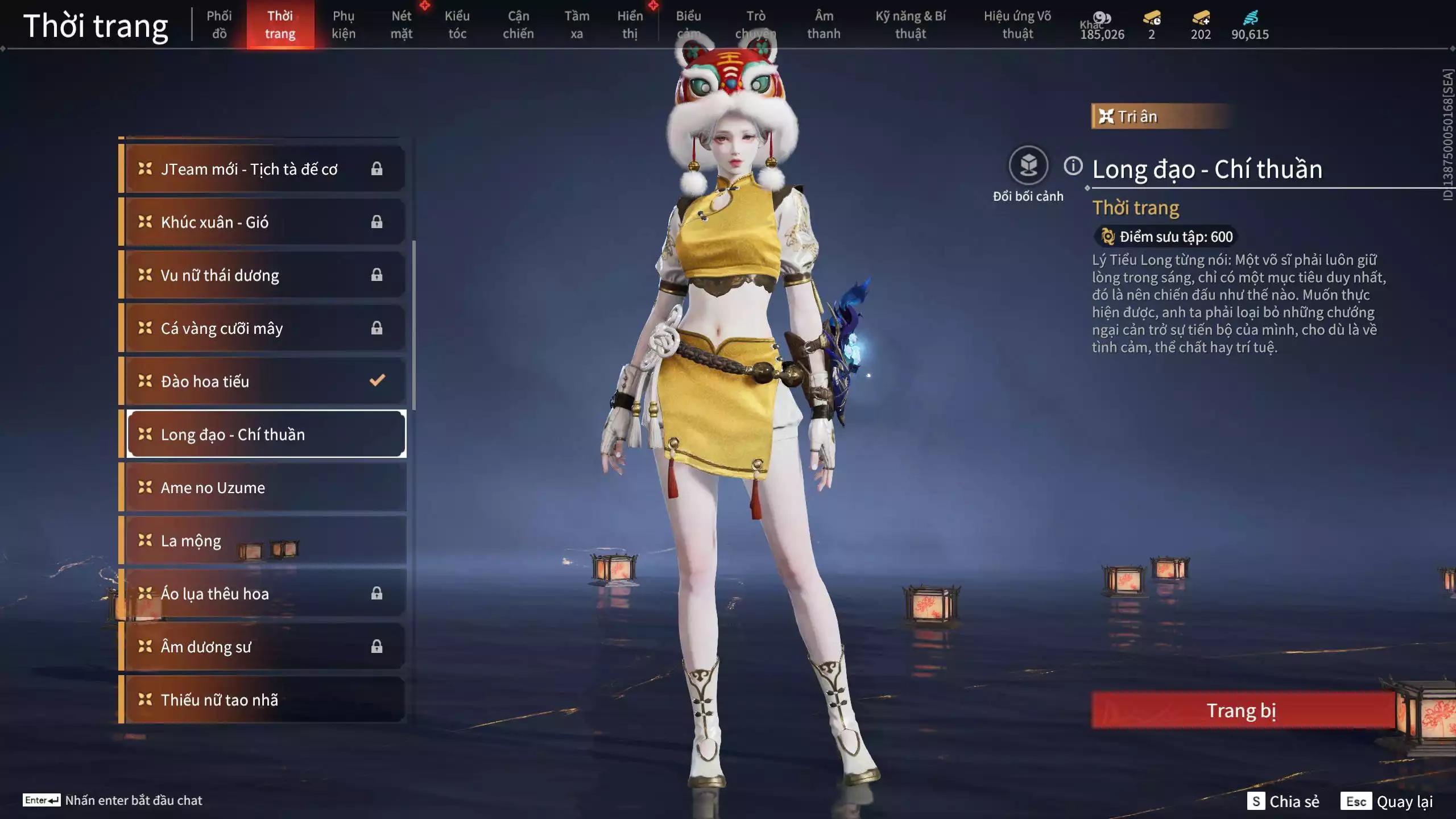The image size is (1456, 819).
Task: Return using the Quay lại button
Action: pos(1389,801)
